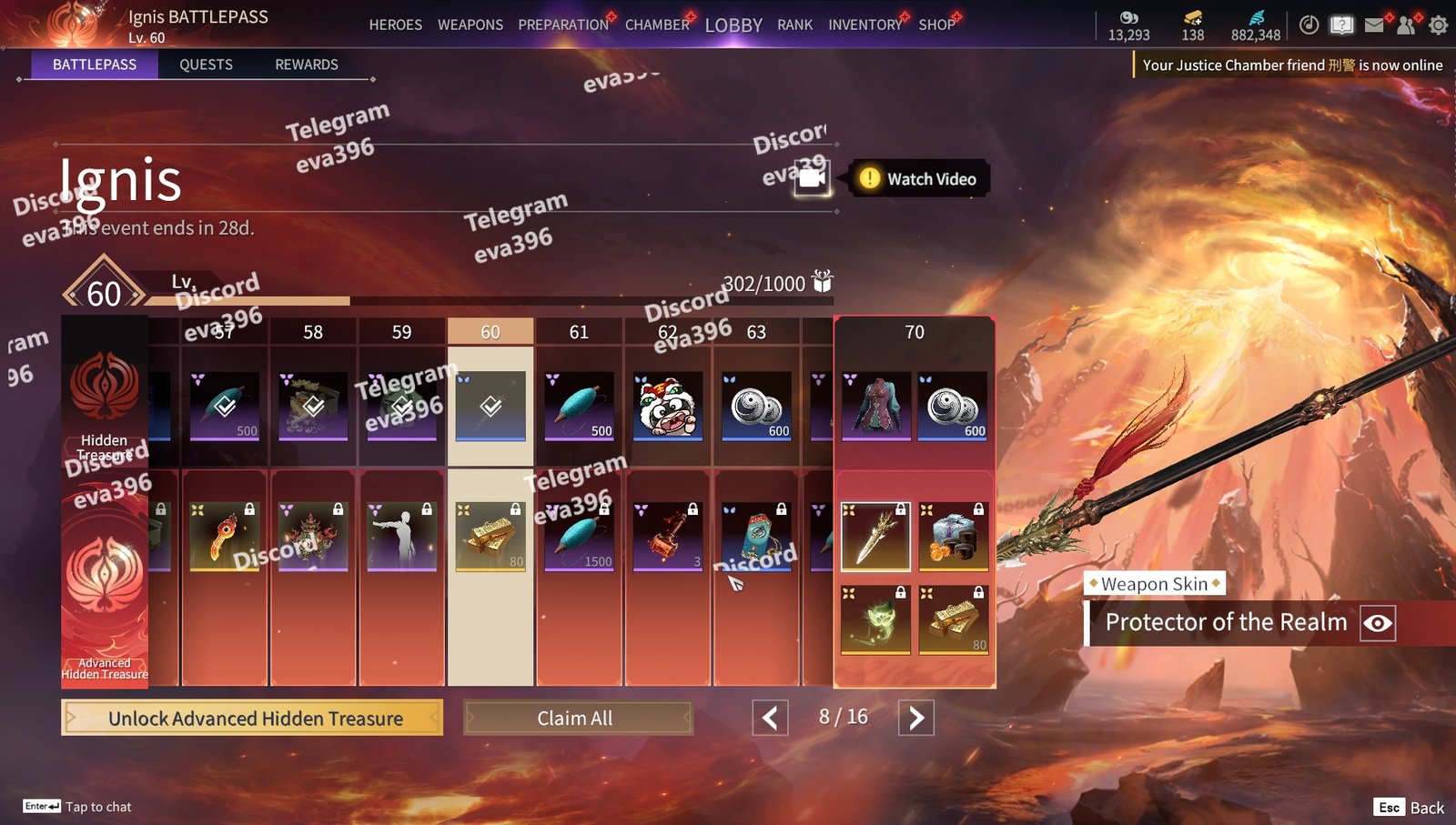Open the PREPARATION menu
Screen dimensions: 1456x825
click(x=563, y=25)
